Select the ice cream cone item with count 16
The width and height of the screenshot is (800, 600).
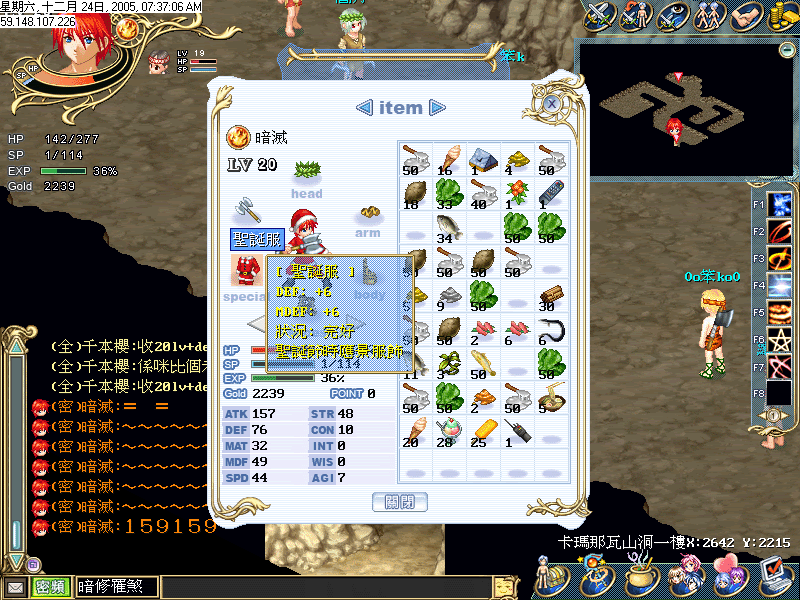click(447, 160)
